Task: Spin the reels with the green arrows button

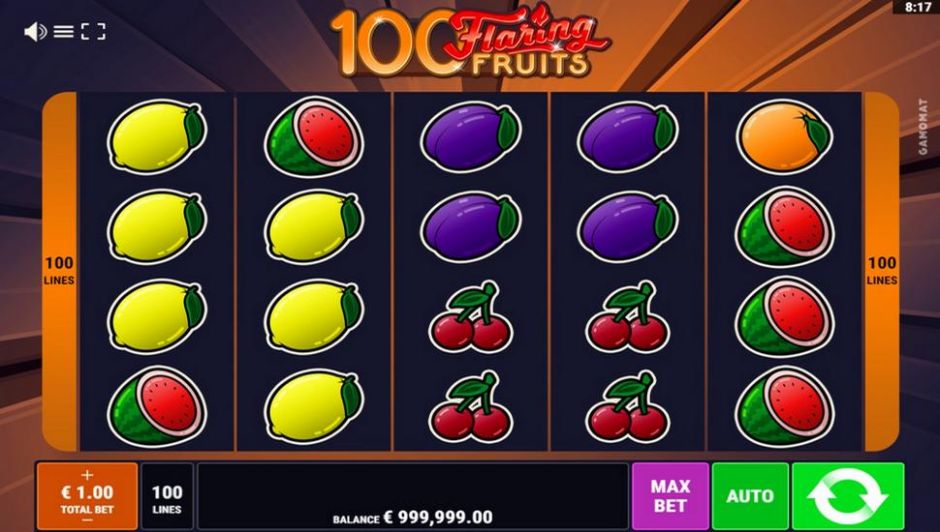Action: click(x=847, y=496)
